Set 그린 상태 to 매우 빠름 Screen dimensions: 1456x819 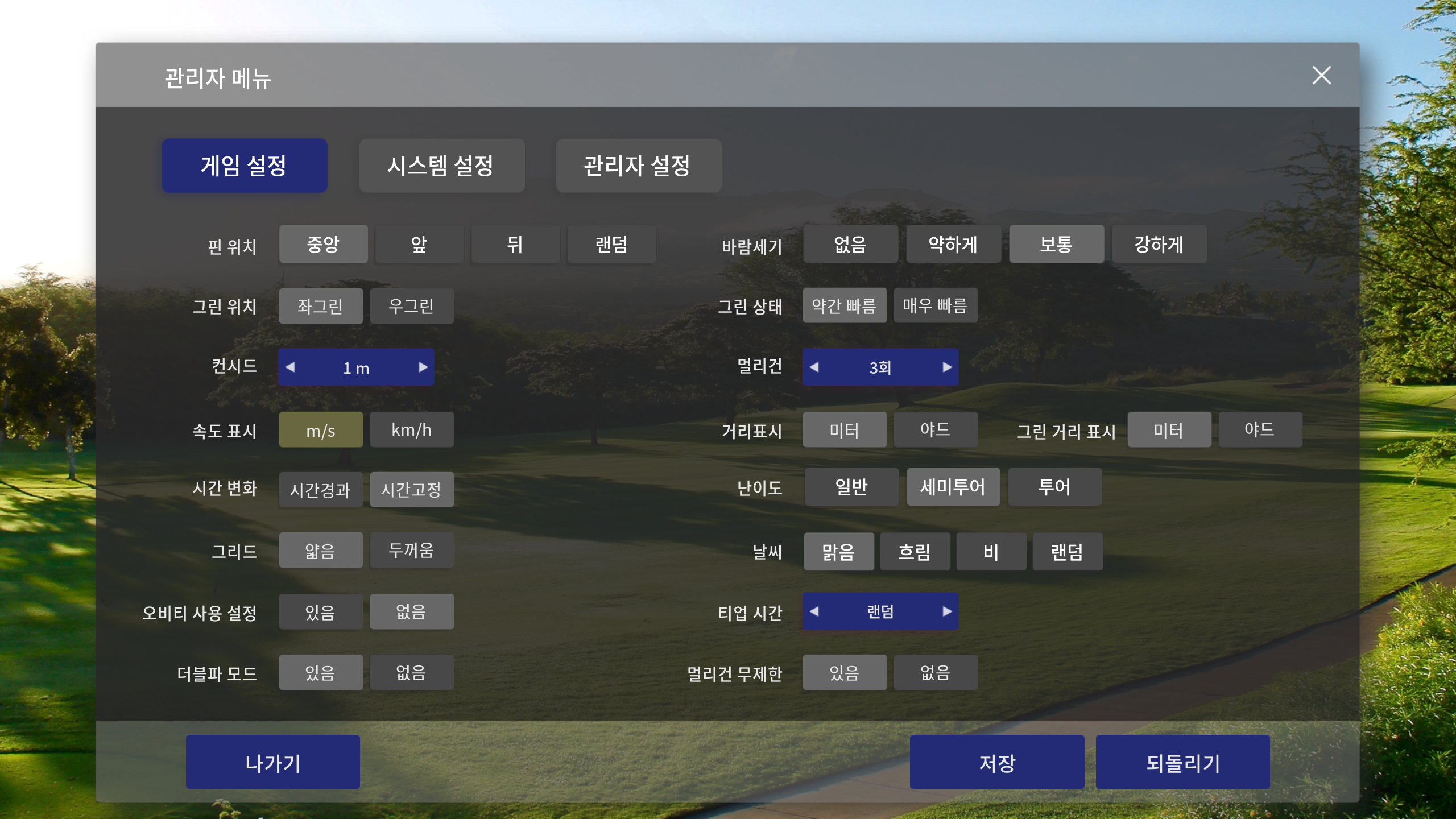pyautogui.click(x=936, y=306)
